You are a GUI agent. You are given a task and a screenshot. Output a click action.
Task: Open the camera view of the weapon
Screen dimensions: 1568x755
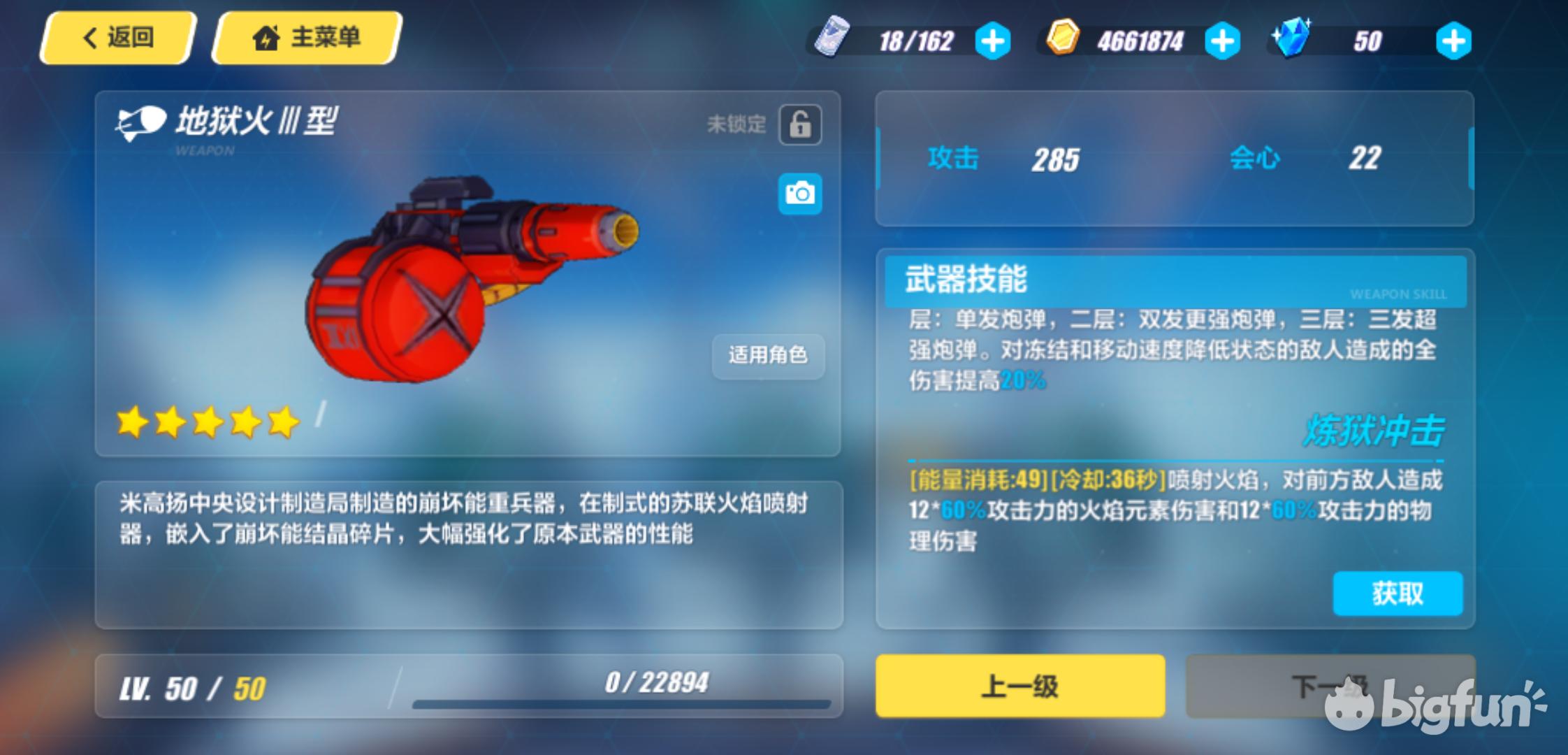[800, 193]
